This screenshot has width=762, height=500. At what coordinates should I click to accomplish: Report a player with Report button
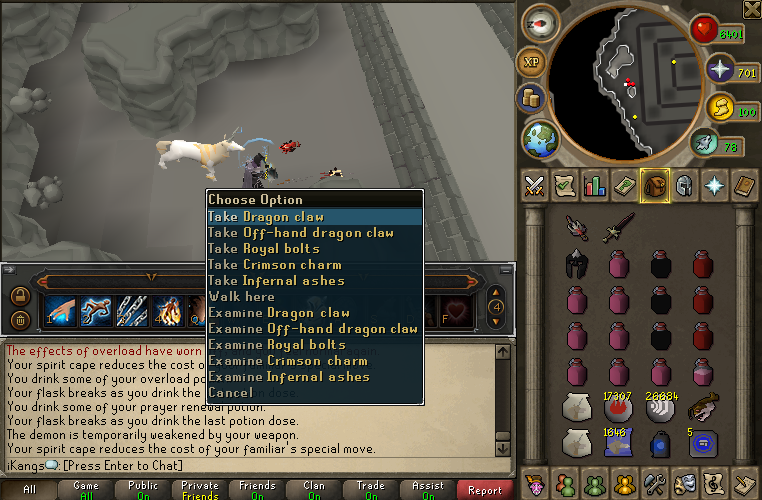tap(485, 490)
